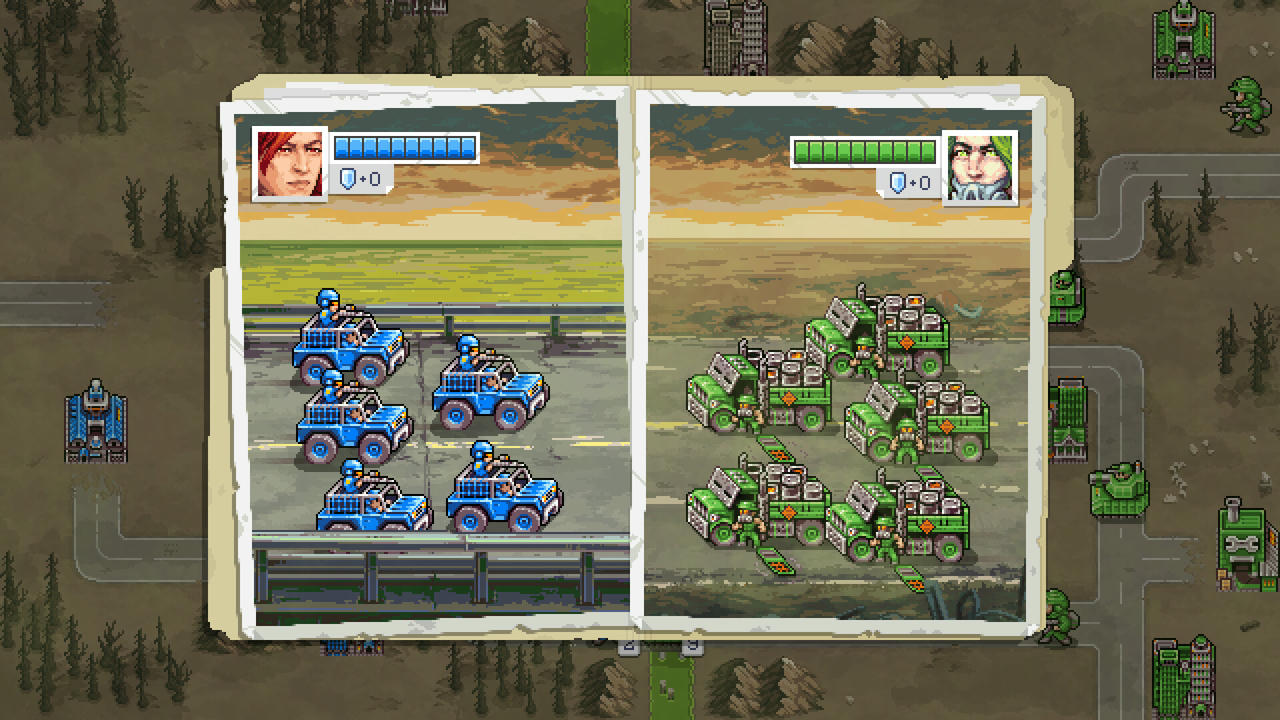
Task: Click the green-haired commander's portrait
Action: point(975,166)
